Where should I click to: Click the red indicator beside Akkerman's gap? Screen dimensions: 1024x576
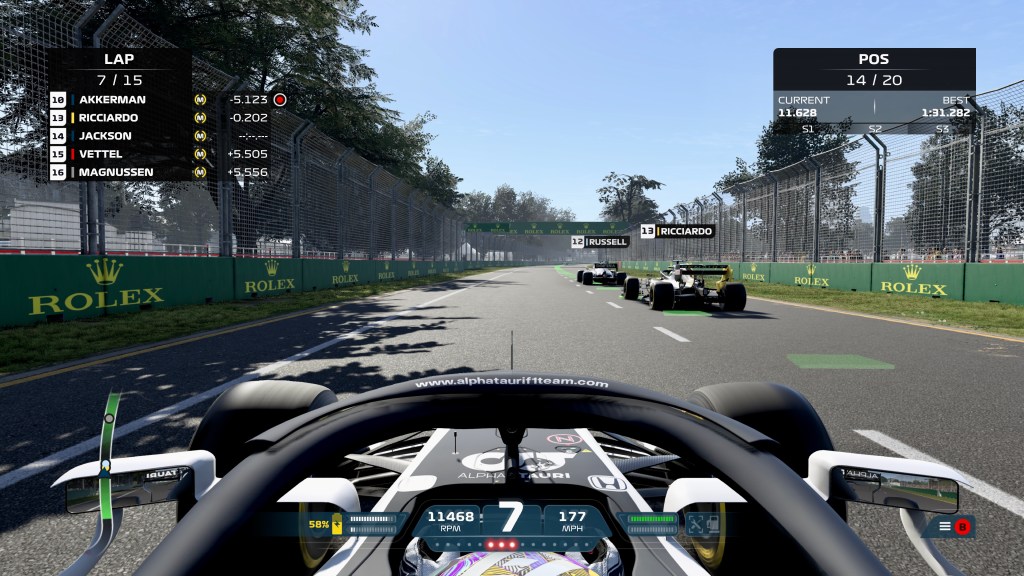coord(280,100)
